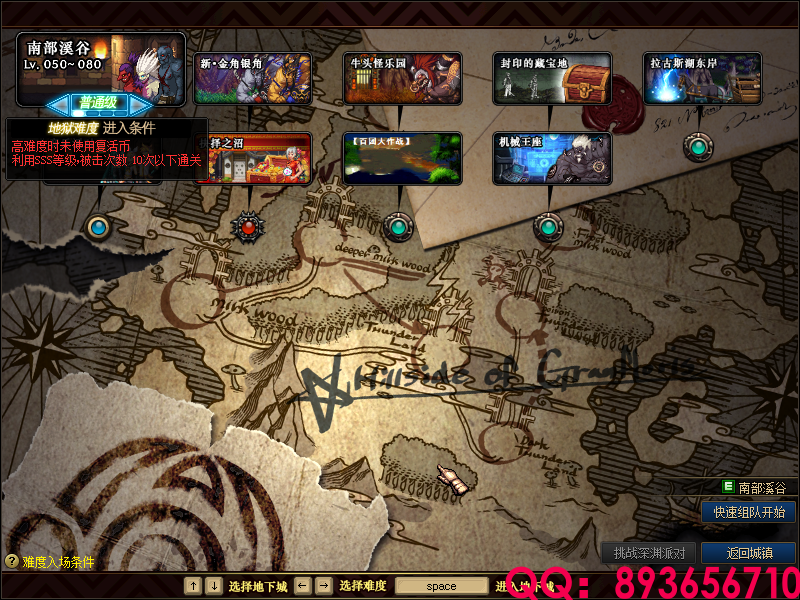The height and width of the screenshot is (600, 800).
Task: Click the left arrow beside 普通级 difficulty
Action: 59,102
